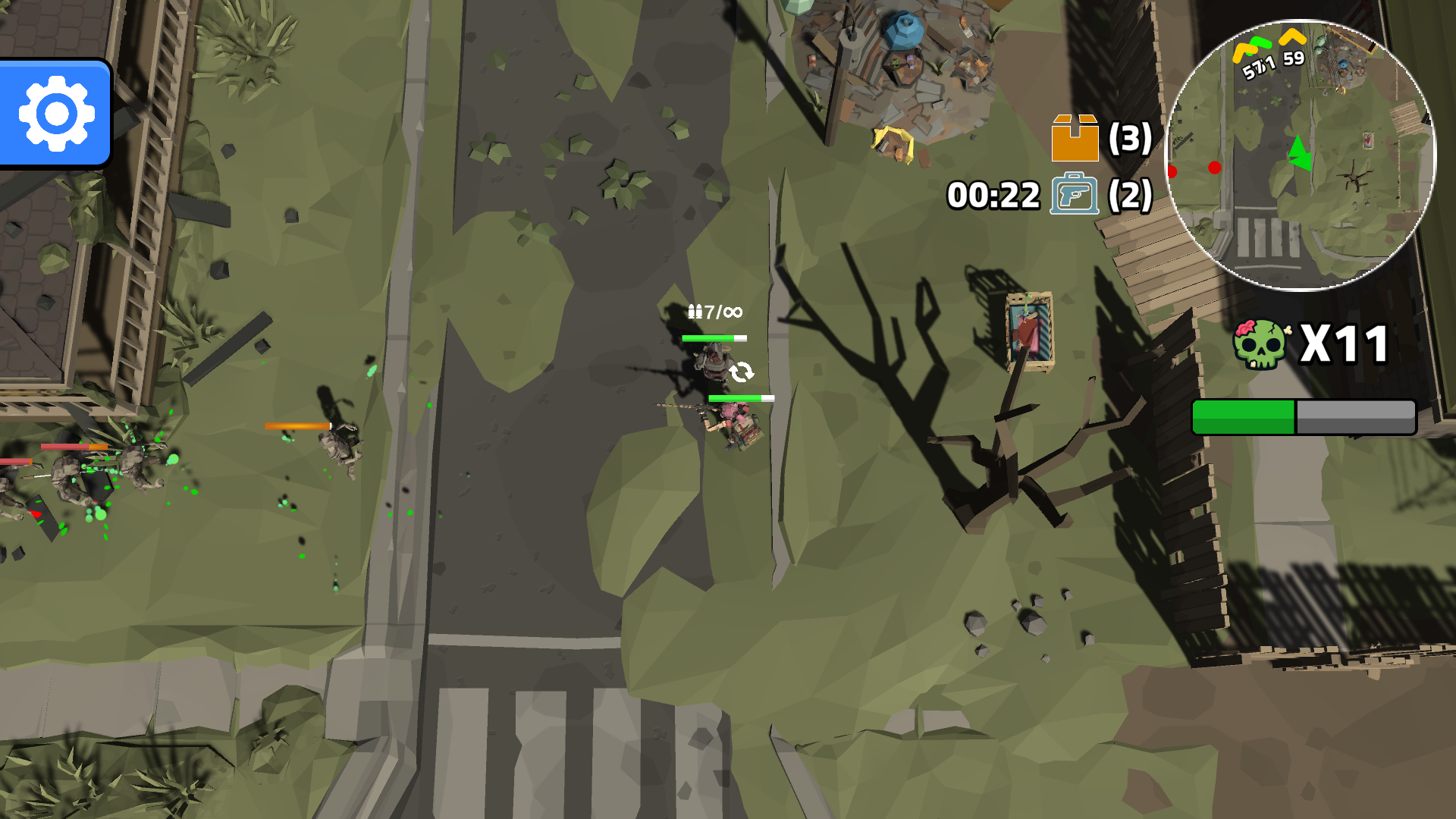Tap the reload arrows icon
The height and width of the screenshot is (819, 1456).
coord(741,372)
